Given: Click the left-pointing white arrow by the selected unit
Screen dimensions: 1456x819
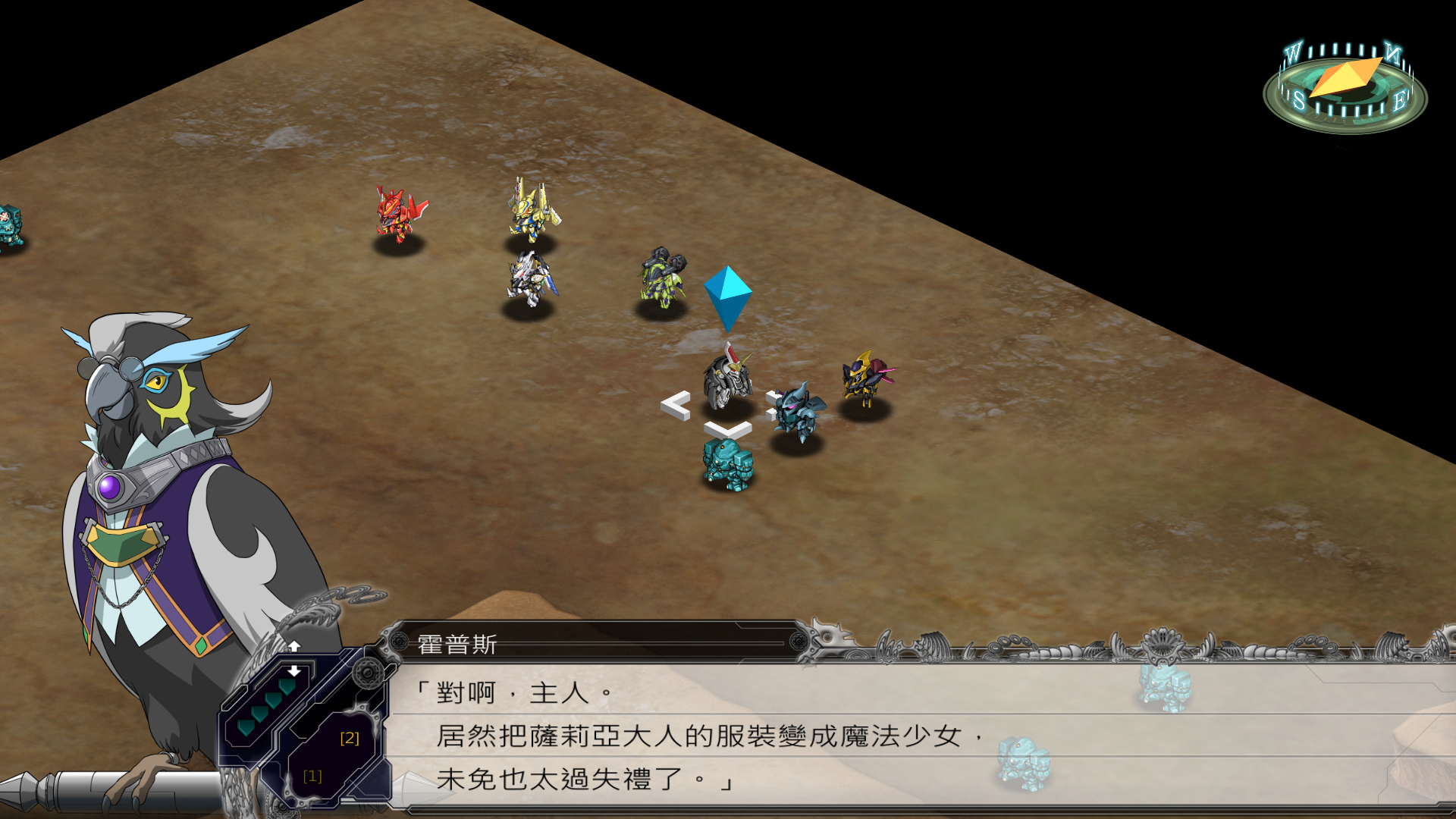Looking at the screenshot, I should (x=675, y=405).
